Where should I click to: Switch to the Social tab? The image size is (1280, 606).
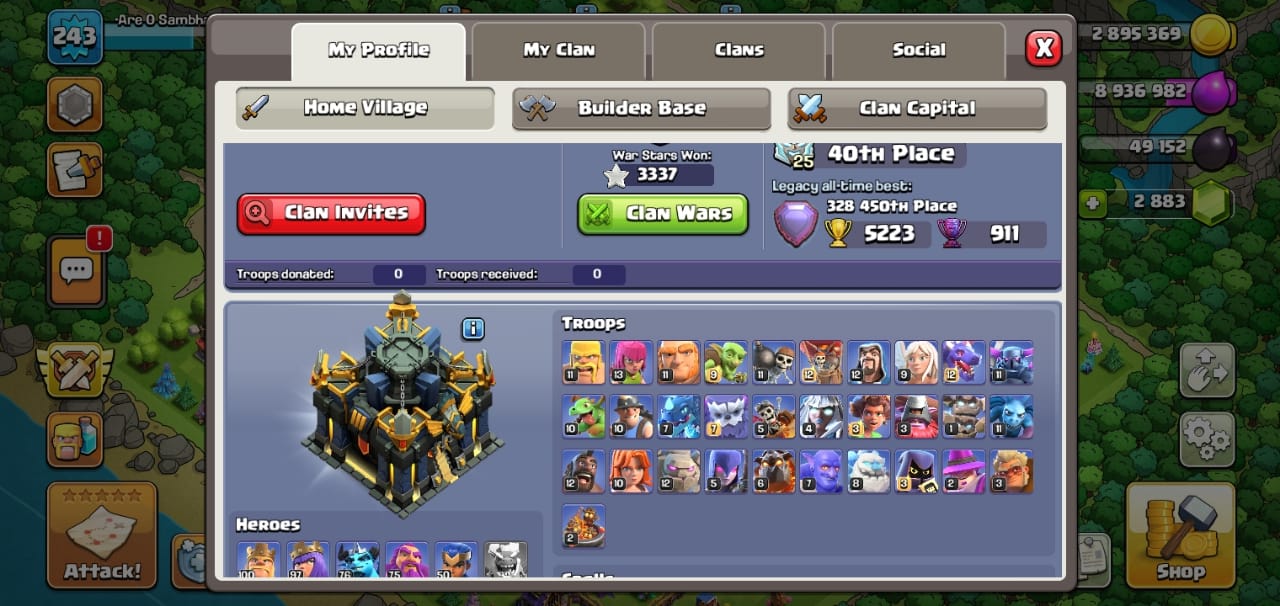coord(918,50)
